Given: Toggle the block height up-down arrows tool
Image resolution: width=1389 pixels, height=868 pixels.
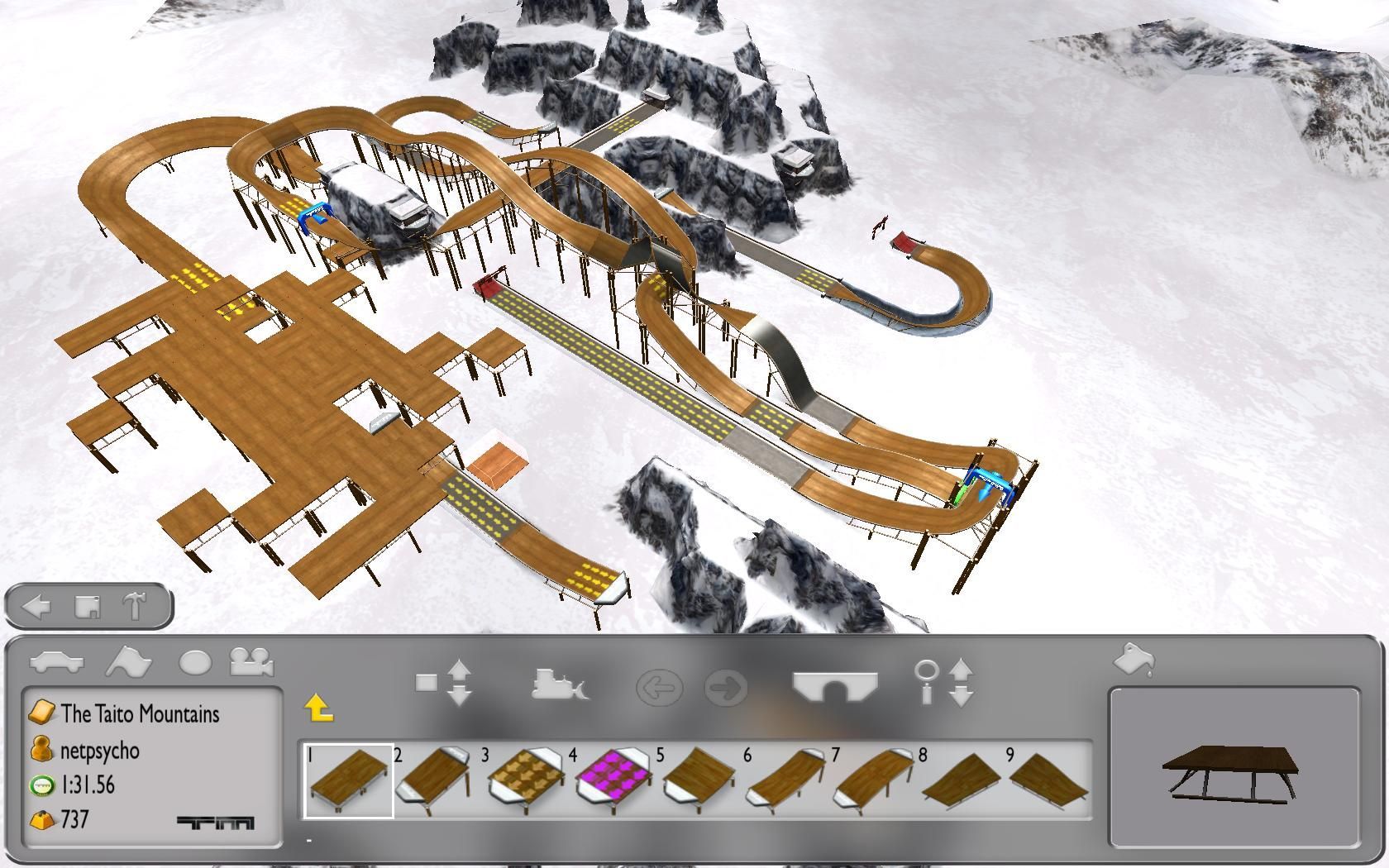Looking at the screenshot, I should (x=444, y=683).
